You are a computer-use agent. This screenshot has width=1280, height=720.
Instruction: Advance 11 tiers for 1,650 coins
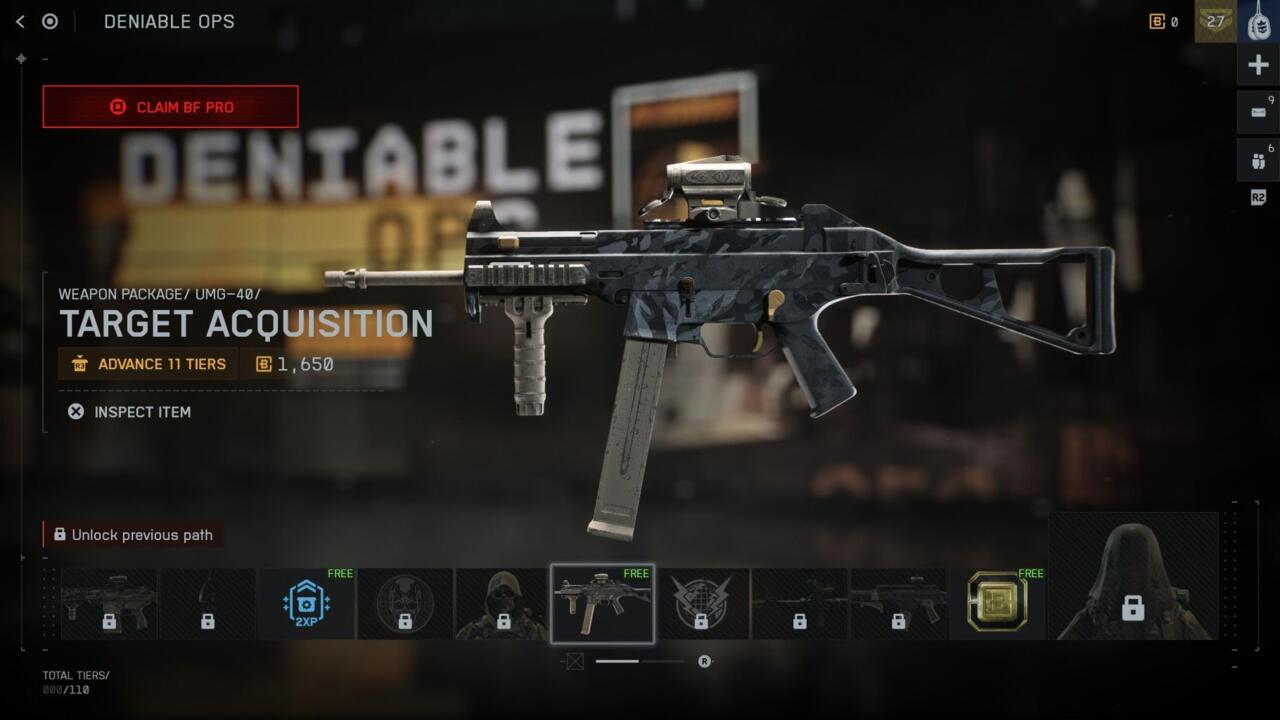(148, 364)
